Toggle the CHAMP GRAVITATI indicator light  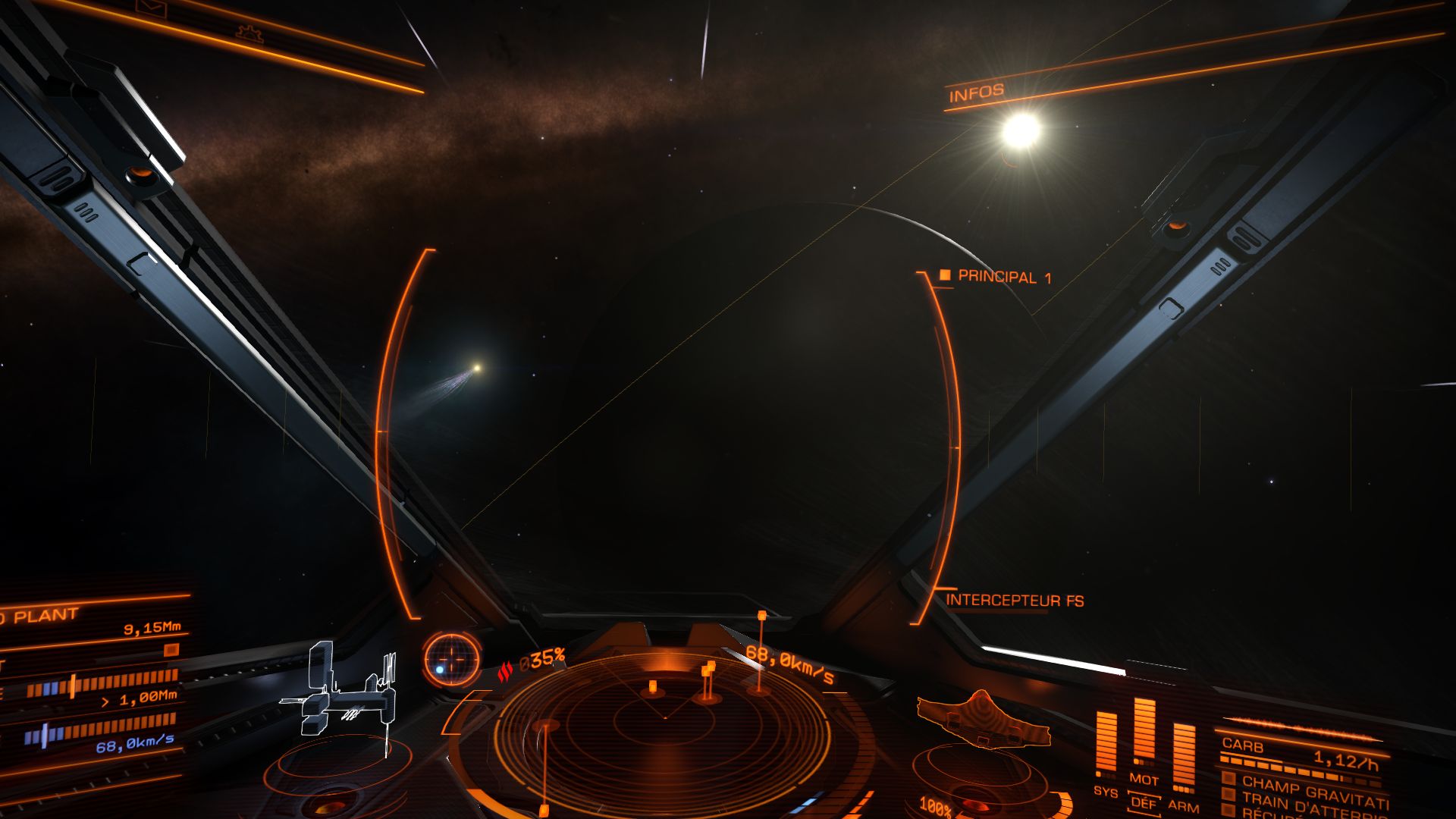pyautogui.click(x=1228, y=778)
